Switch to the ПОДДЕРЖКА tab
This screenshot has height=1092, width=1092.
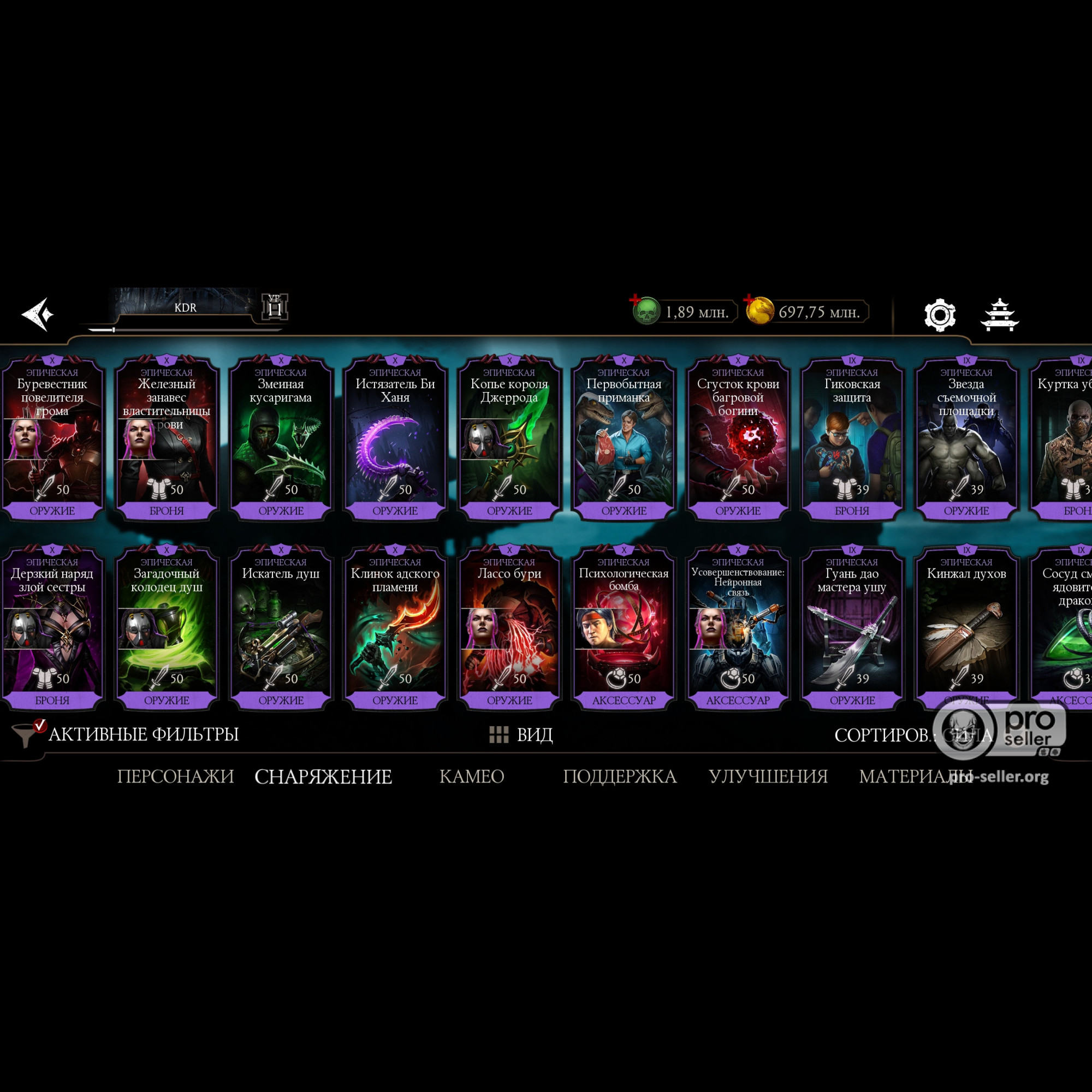(x=620, y=776)
